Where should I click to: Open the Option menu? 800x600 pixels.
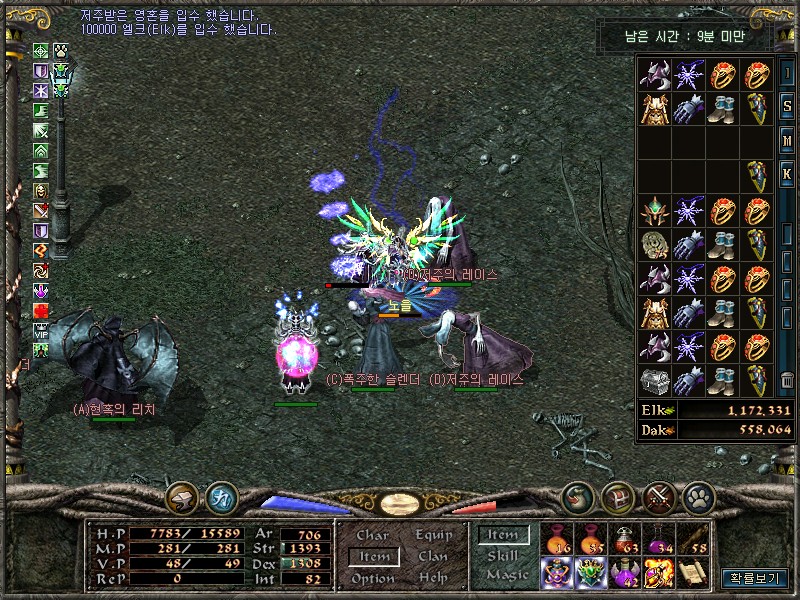pyautogui.click(x=373, y=578)
